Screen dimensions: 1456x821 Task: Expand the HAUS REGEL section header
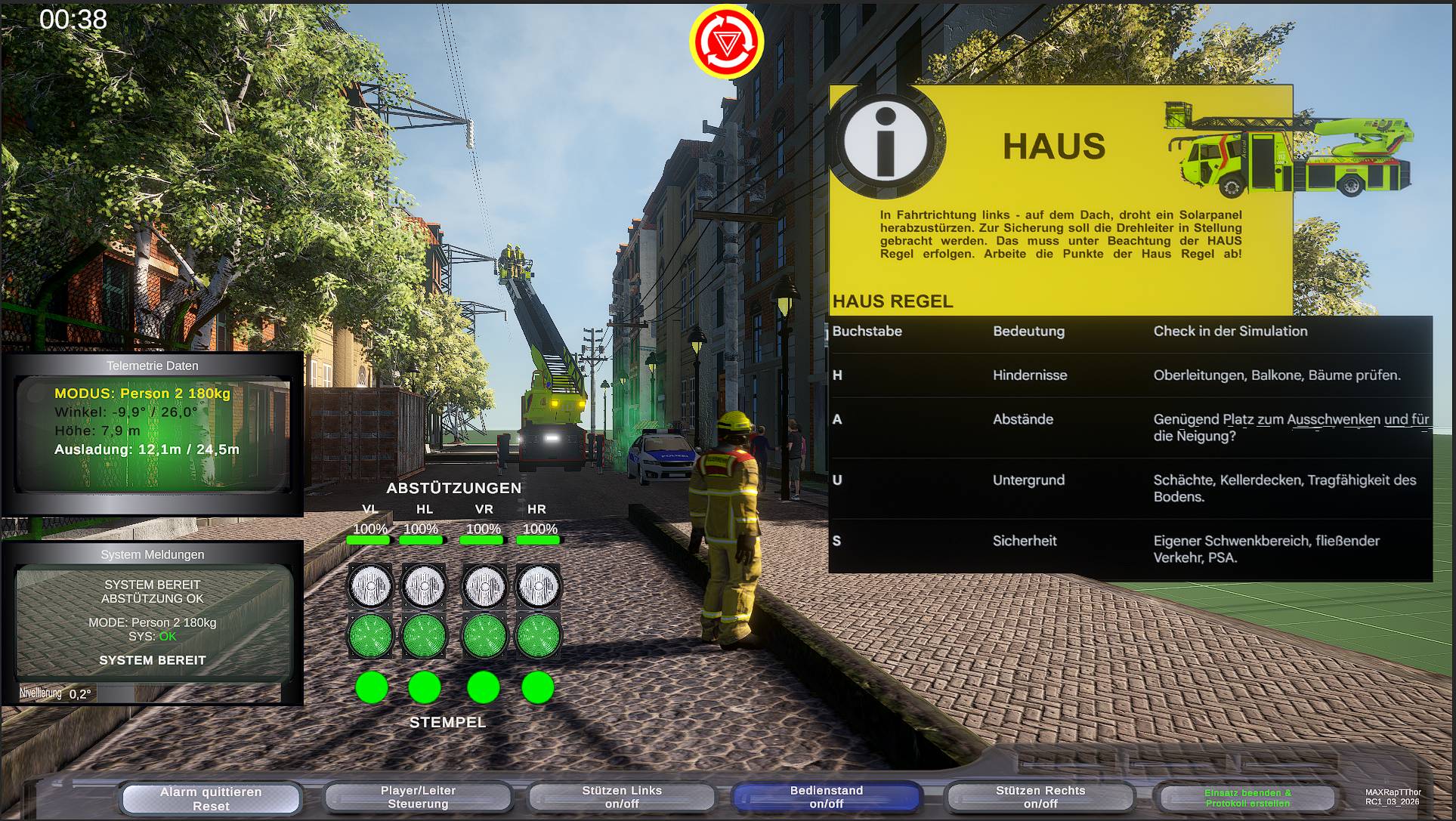(x=892, y=301)
